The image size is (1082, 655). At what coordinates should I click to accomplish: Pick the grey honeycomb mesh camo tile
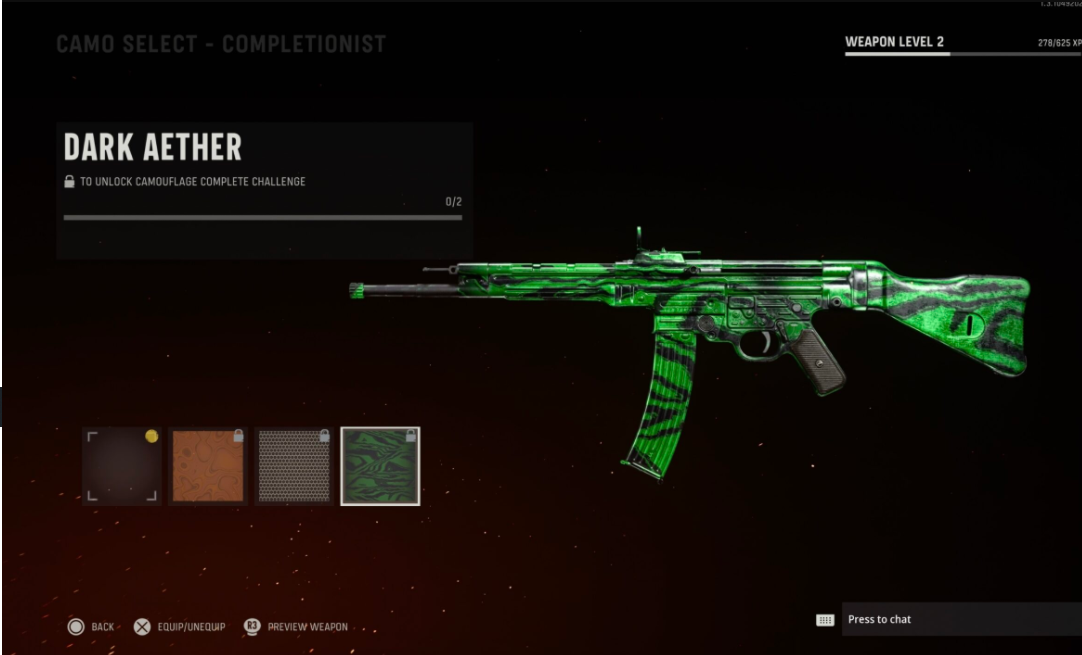[294, 466]
